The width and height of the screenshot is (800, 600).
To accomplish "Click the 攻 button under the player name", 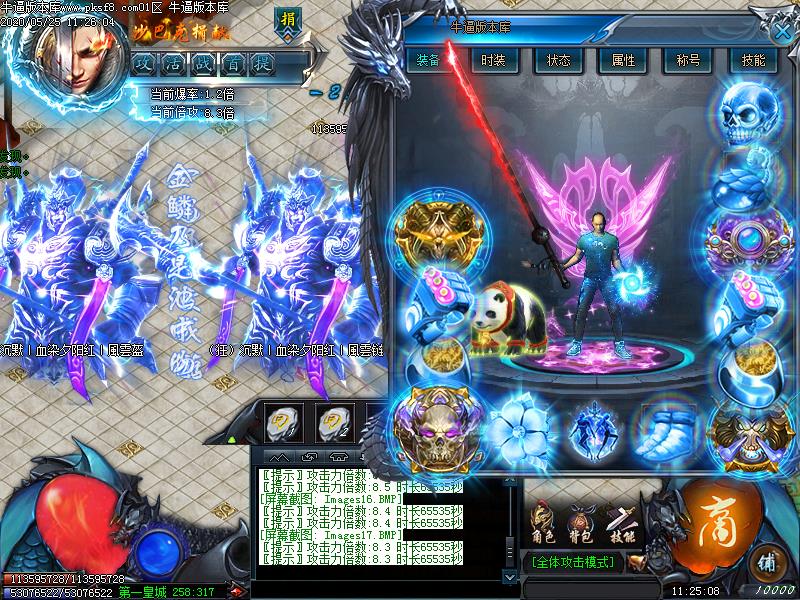I will pos(146,62).
